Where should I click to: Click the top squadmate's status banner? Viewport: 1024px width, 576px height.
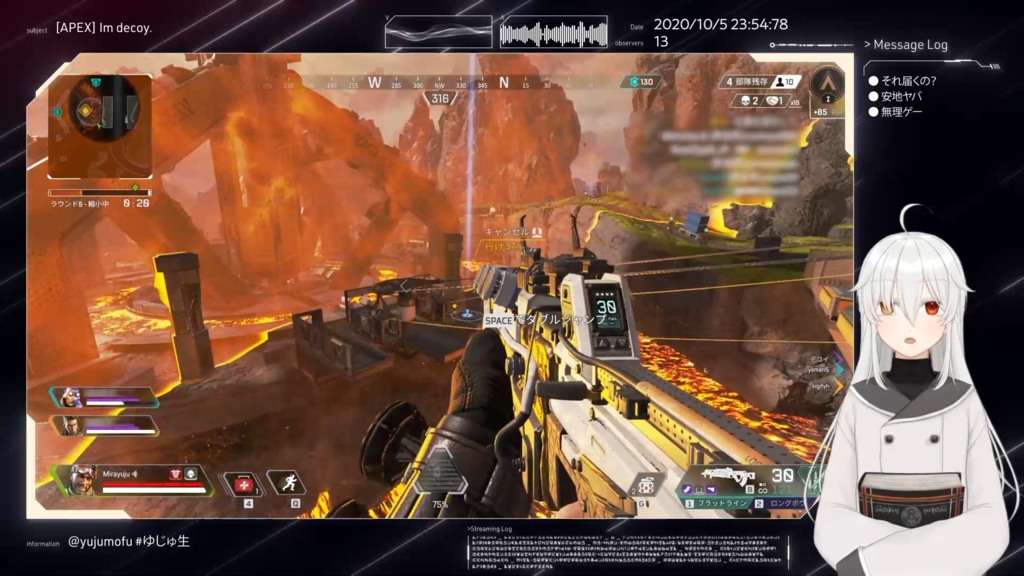103,398
